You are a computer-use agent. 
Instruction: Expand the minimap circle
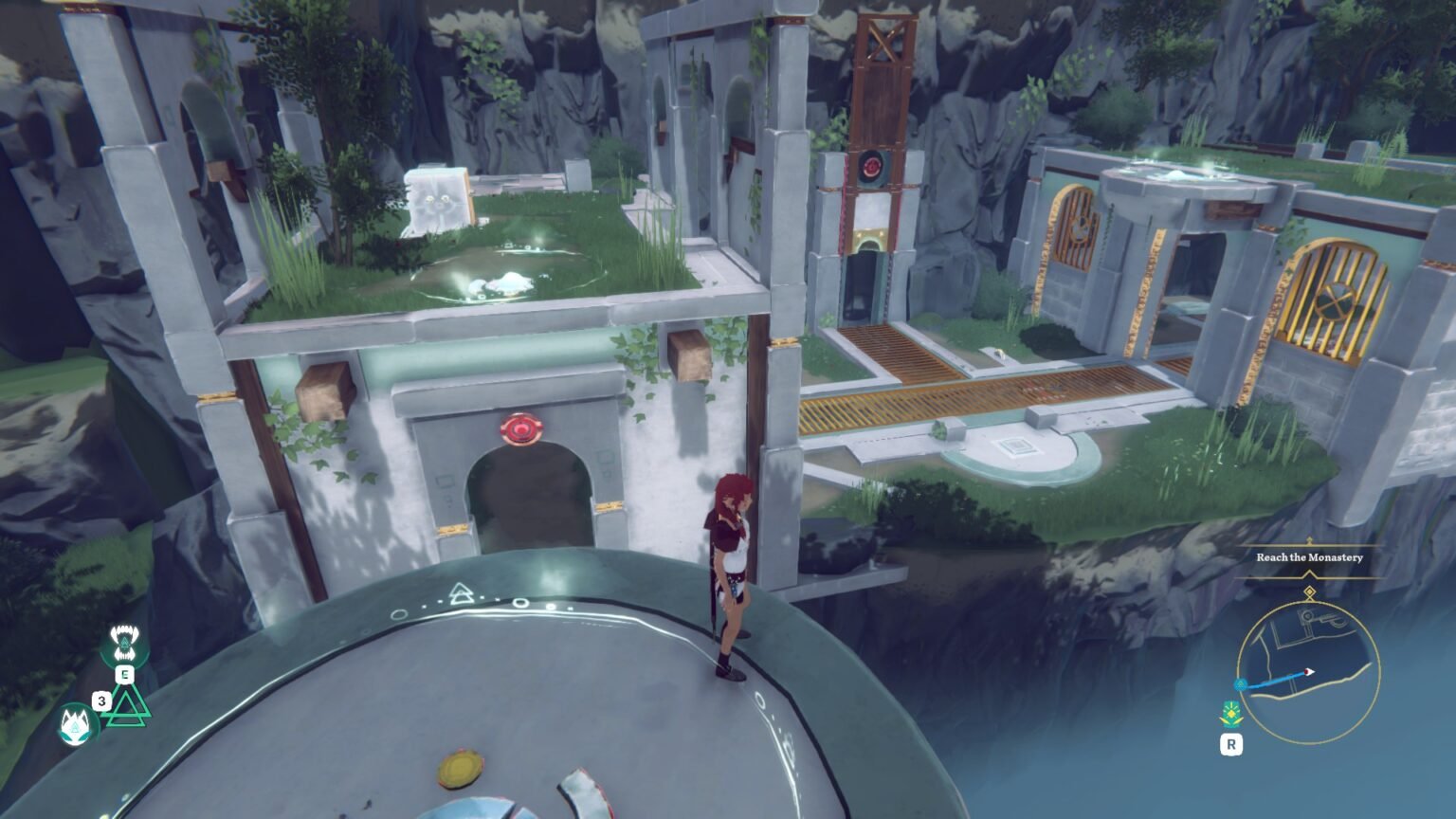1308,673
